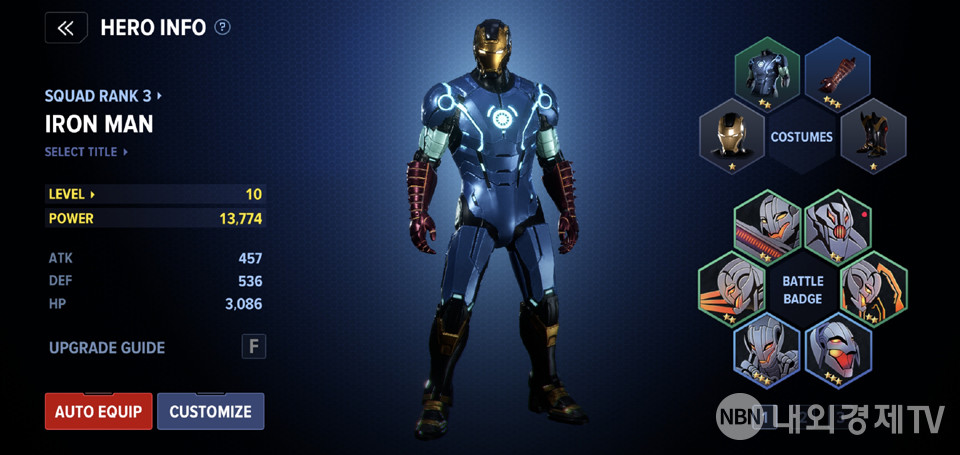This screenshot has width=960, height=455.
Task: Select the Ultron badge with red notification dot
Action: pos(838,225)
